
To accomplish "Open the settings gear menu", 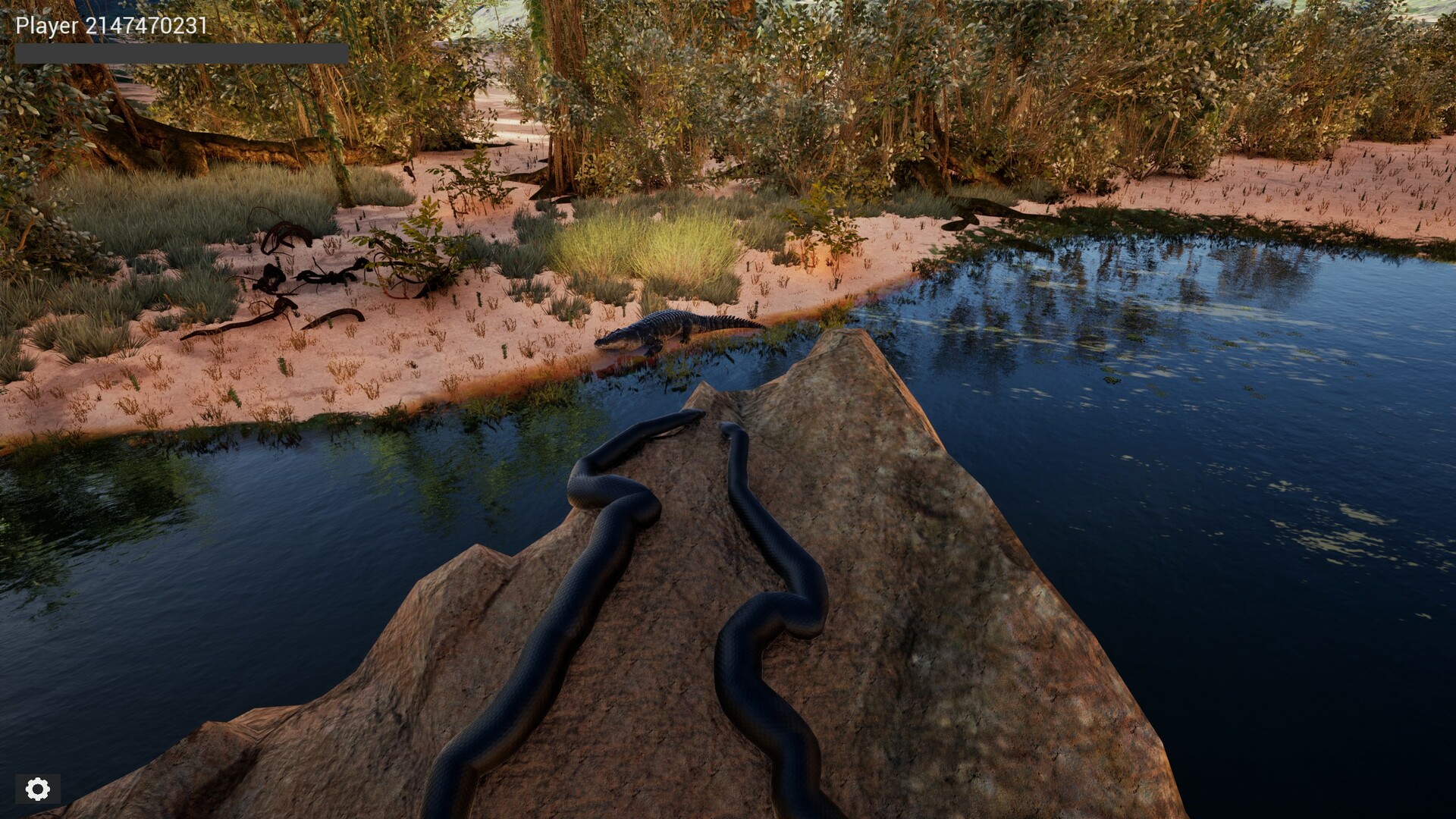I will [x=36, y=789].
